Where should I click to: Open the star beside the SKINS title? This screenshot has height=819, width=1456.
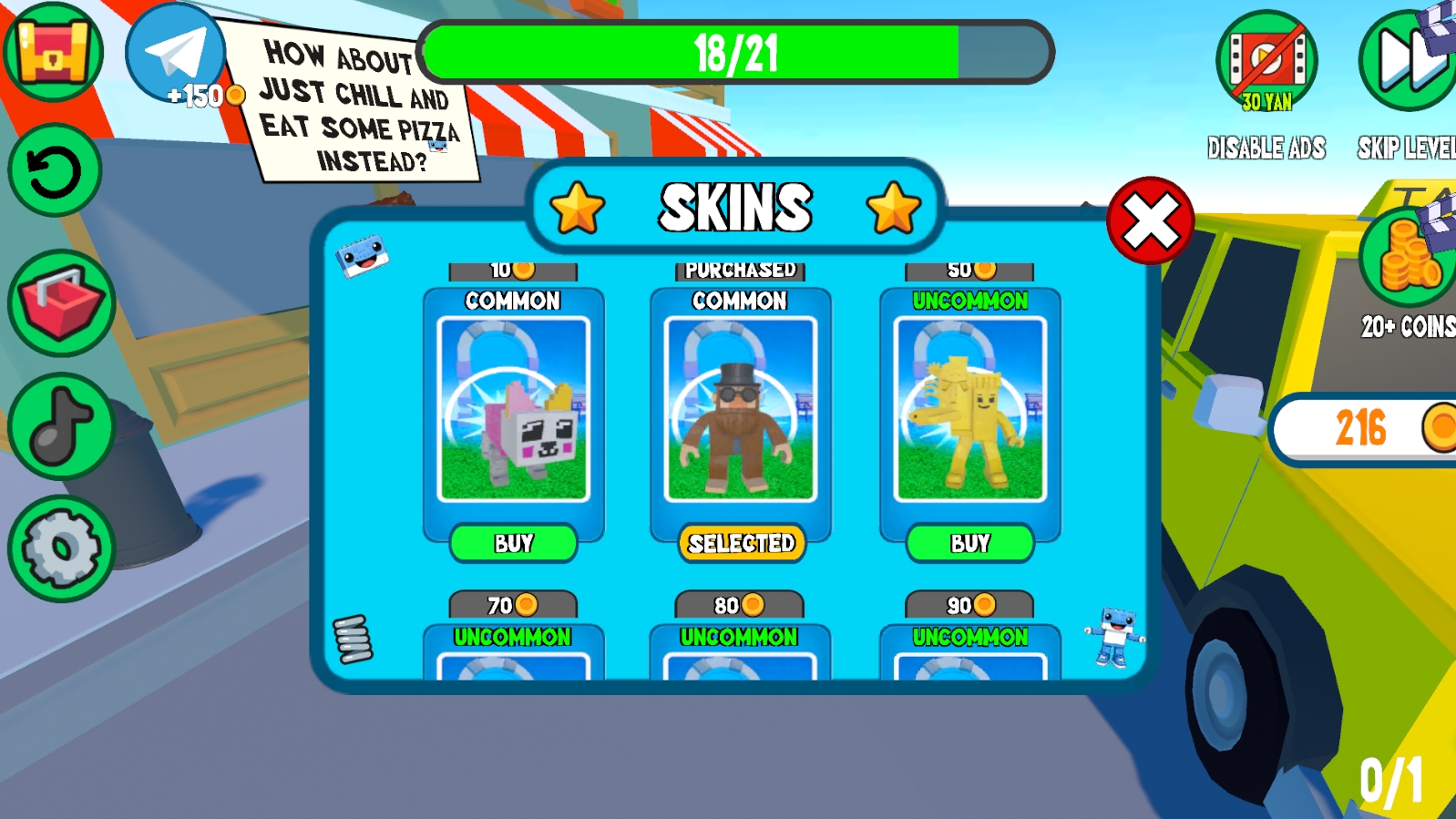point(577,207)
